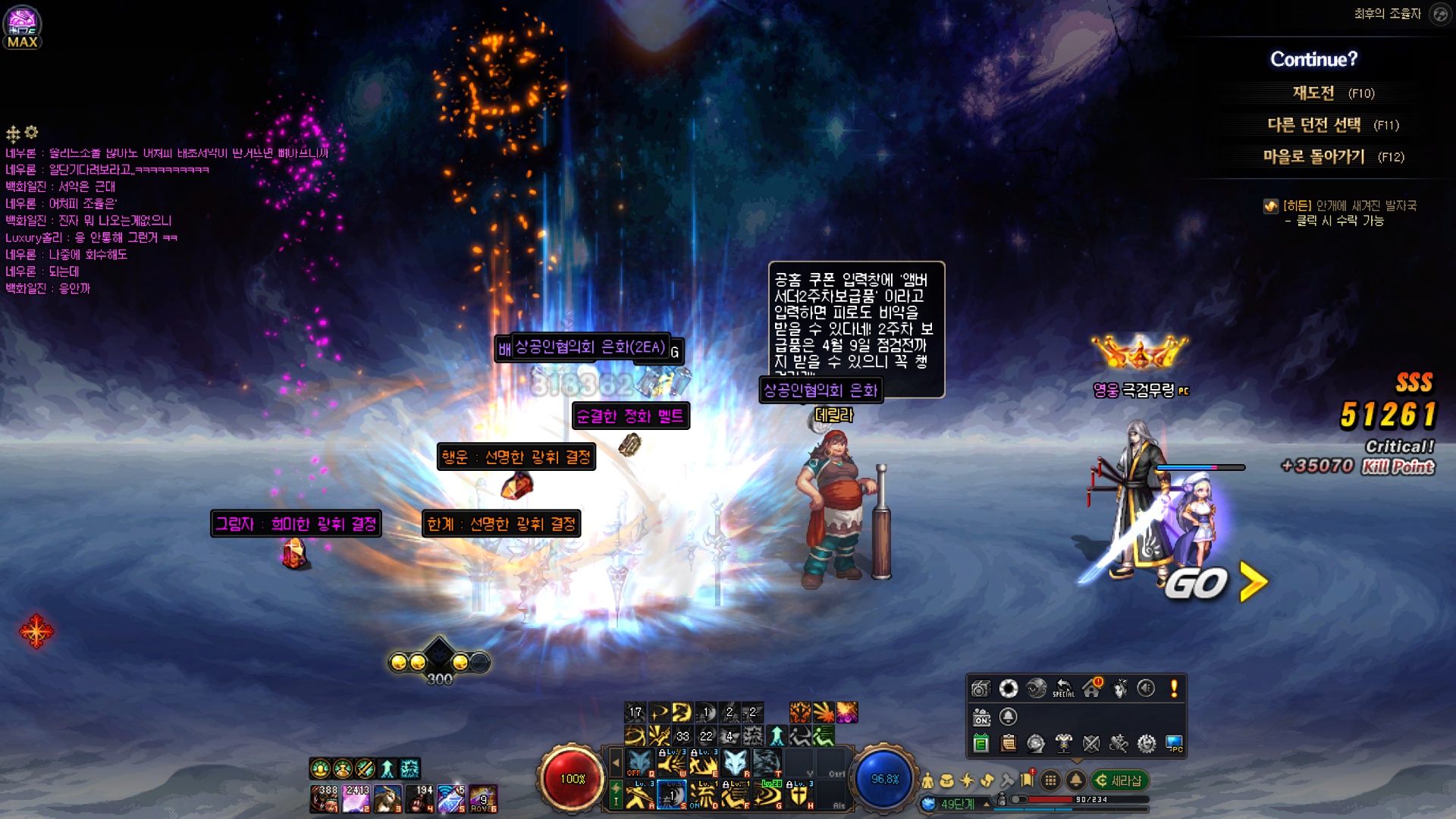This screenshot has width=1456, height=819.
Task: Activate the white wolf skill on R
Action: tap(735, 763)
